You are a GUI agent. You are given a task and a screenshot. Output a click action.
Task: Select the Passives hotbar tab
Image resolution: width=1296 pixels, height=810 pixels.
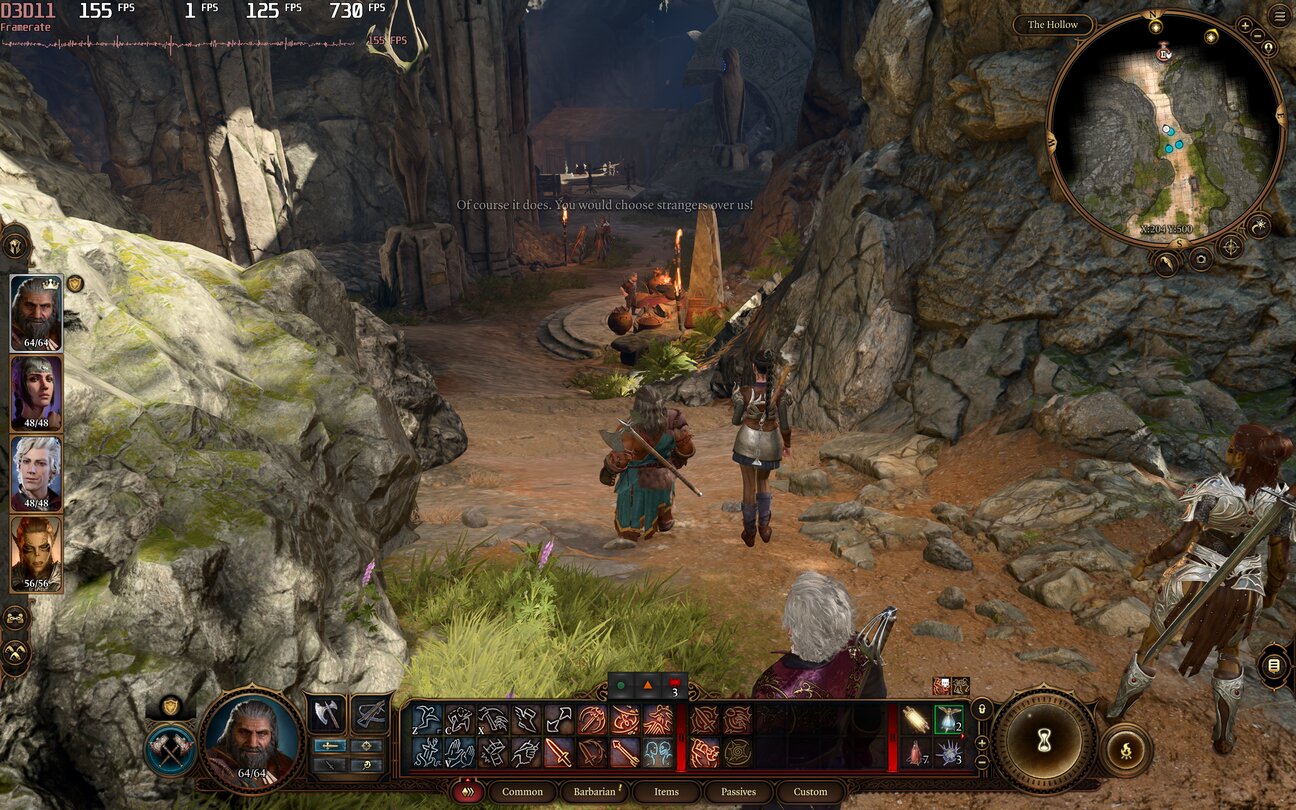pos(738,792)
